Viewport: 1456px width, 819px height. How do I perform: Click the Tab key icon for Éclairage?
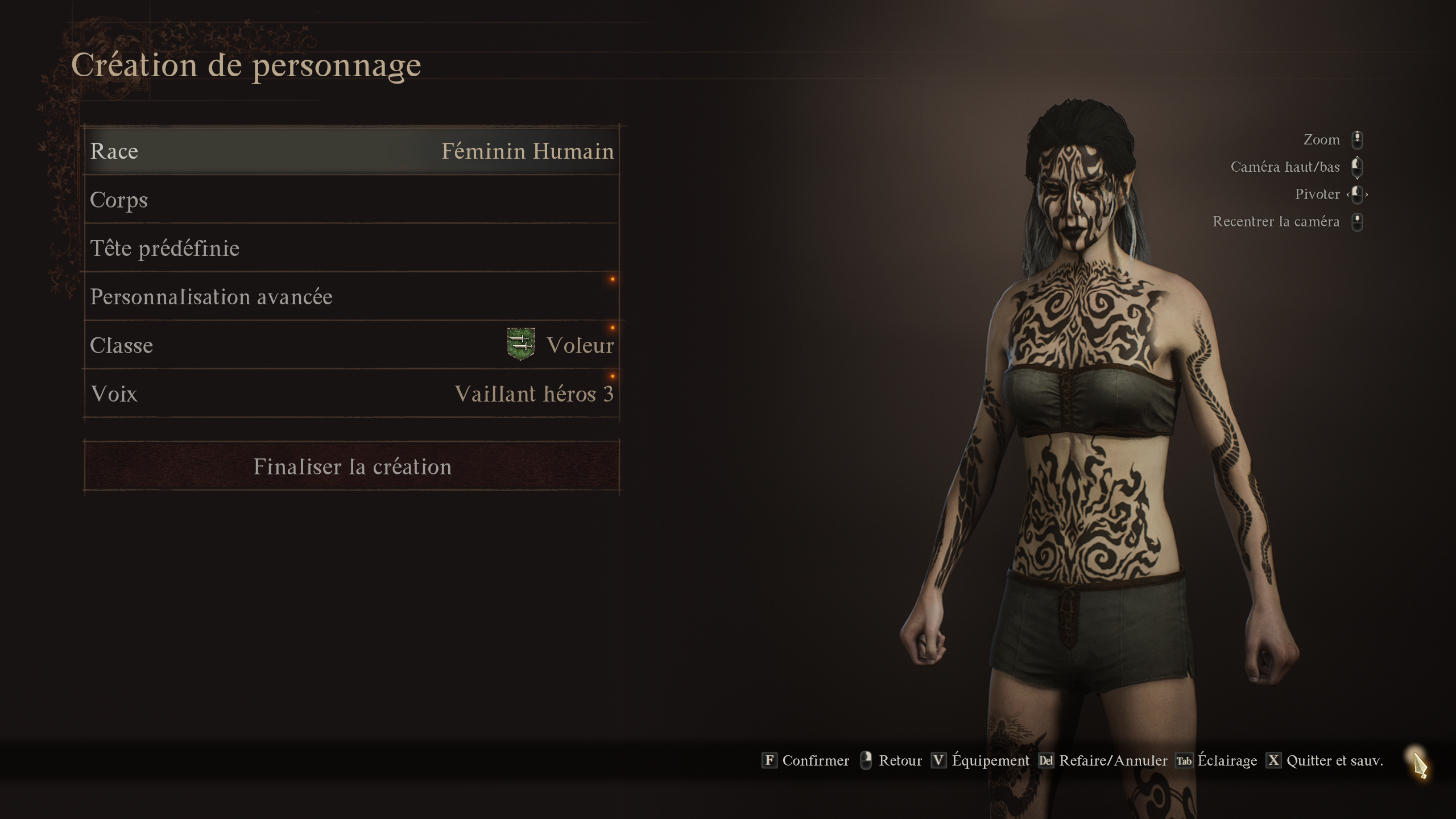tap(1183, 760)
